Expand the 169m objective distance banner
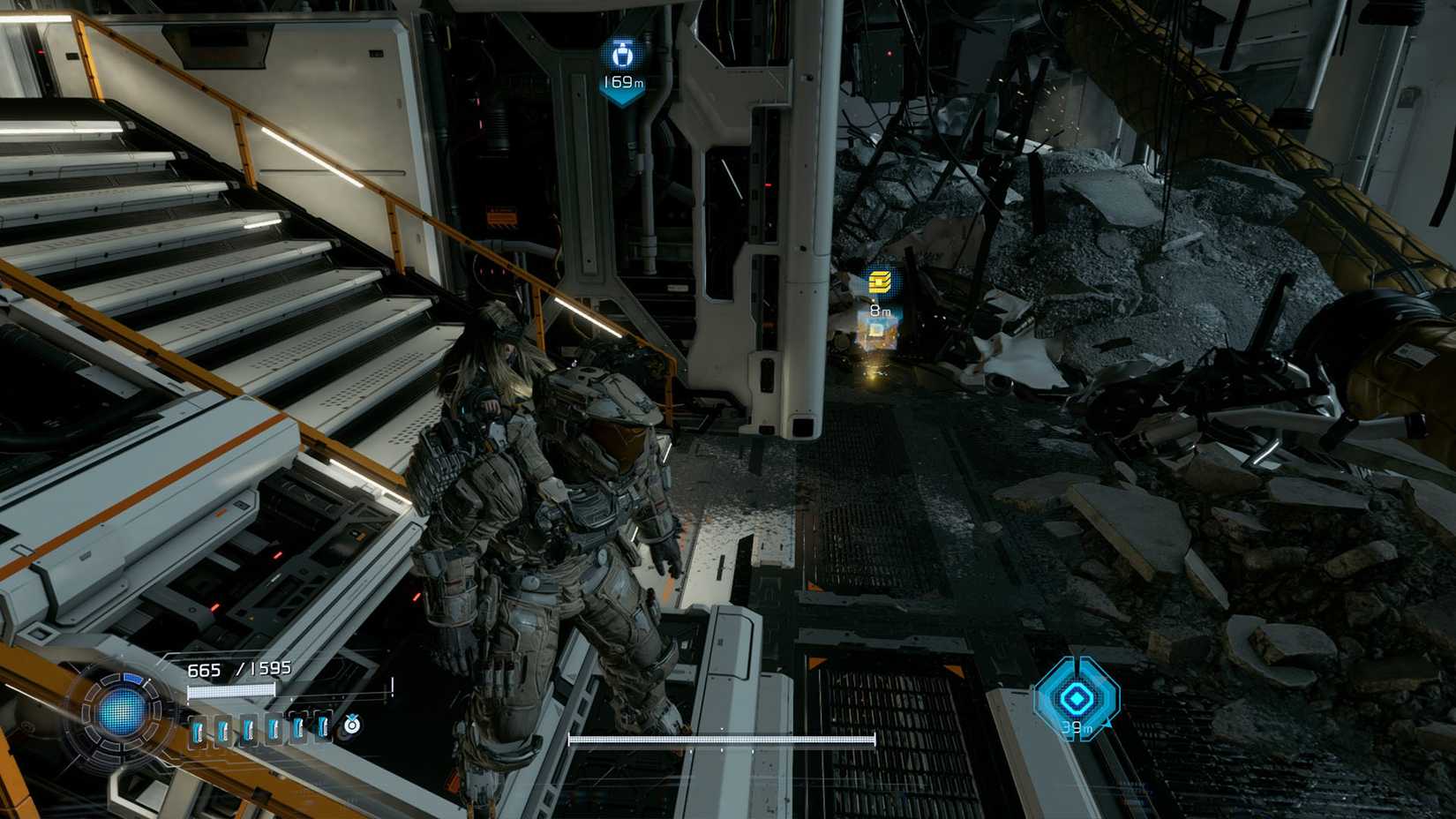This screenshot has height=819, width=1456. 624,82
